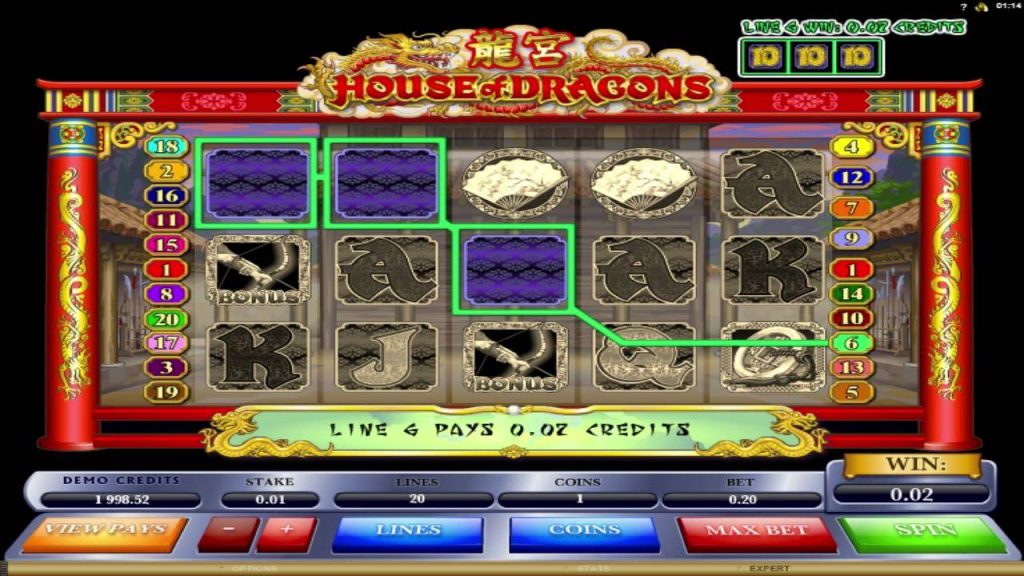This screenshot has height=576, width=1024.
Task: Choose payline 19 indicator
Action: (x=166, y=392)
